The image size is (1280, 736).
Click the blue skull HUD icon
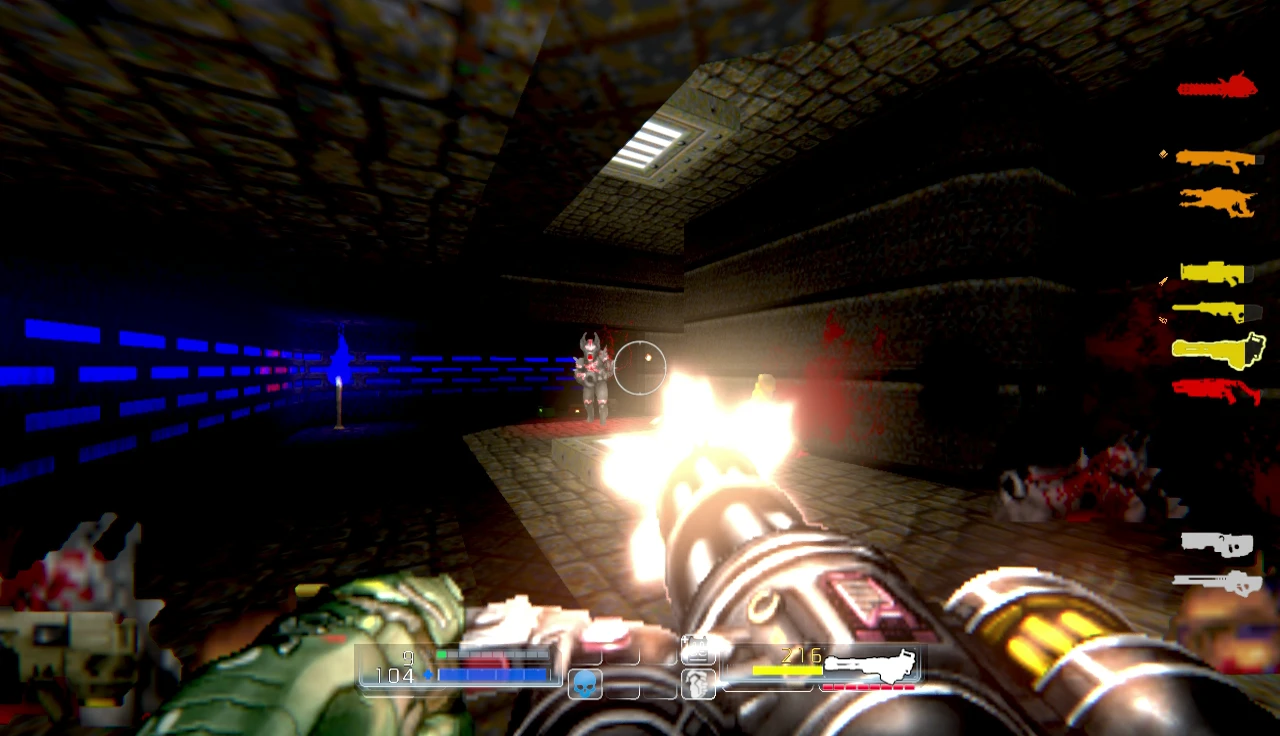(585, 686)
